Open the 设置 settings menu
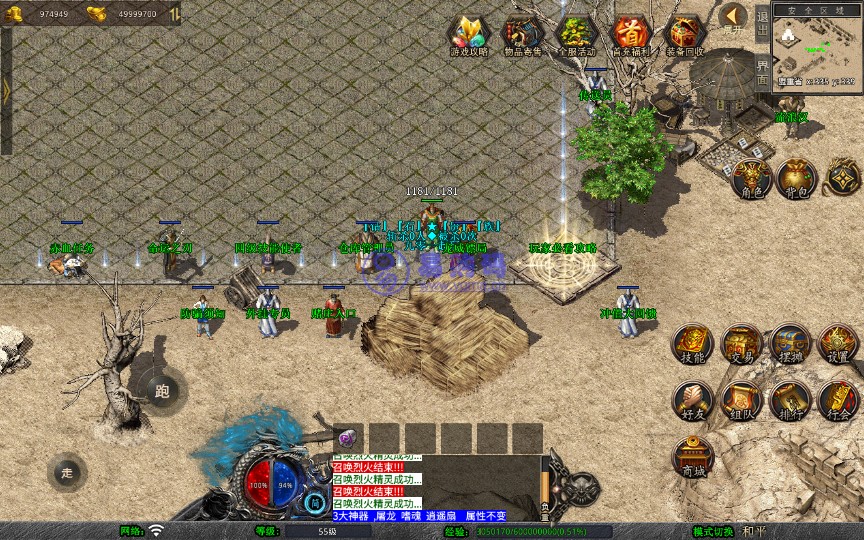 tap(838, 344)
